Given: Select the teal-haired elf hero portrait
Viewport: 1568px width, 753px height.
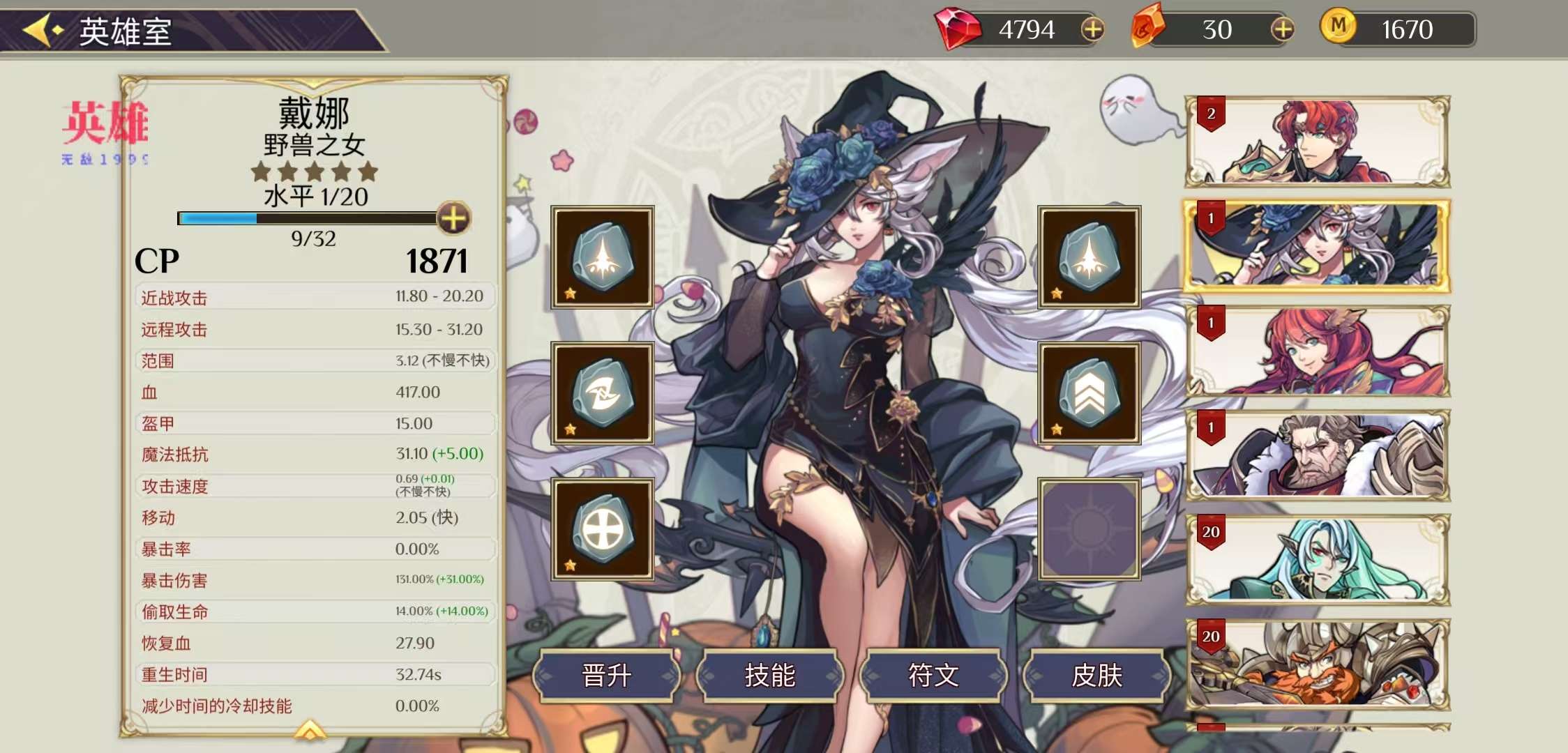Looking at the screenshot, I should pyautogui.click(x=1317, y=560).
